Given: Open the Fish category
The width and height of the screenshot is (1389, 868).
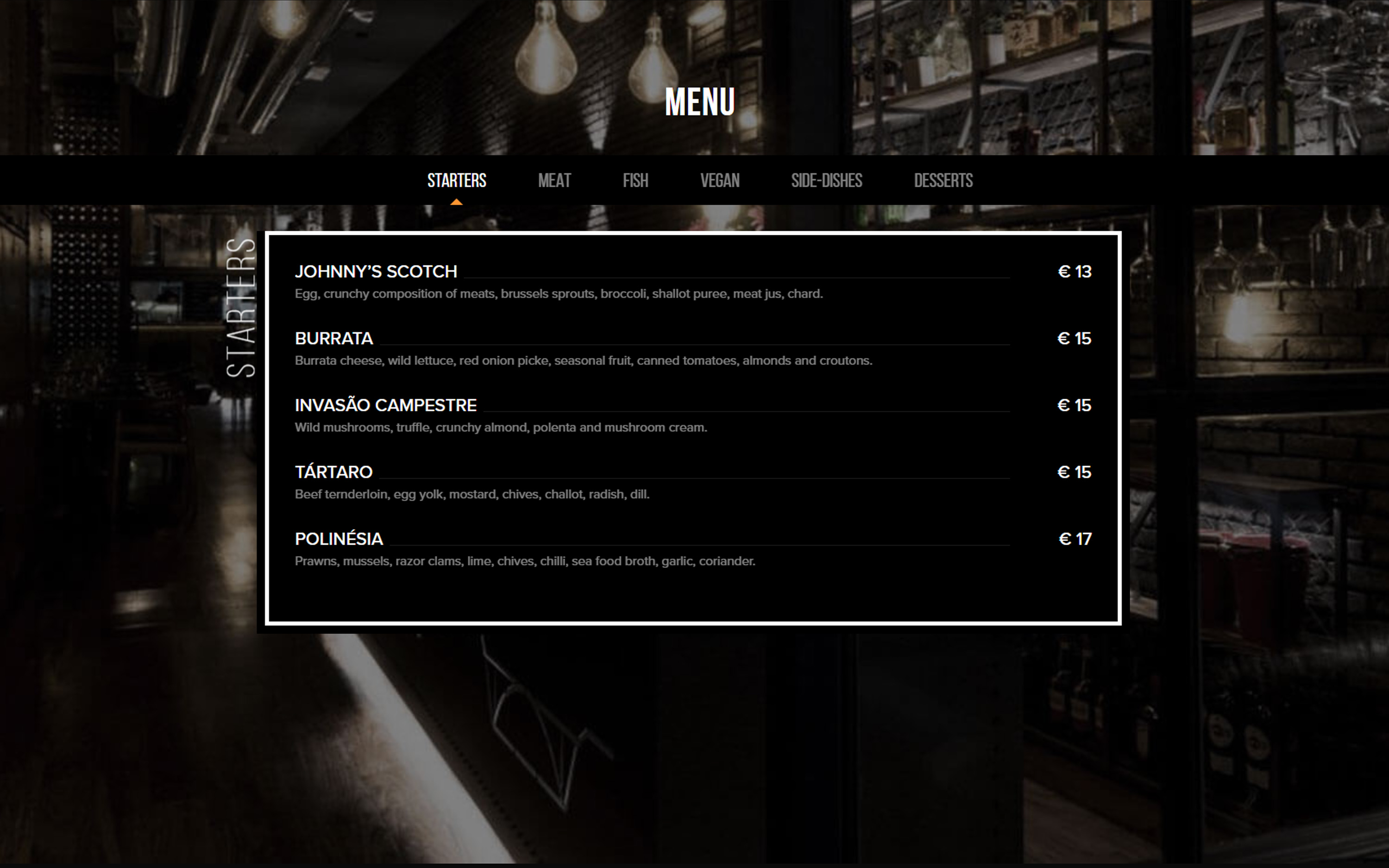Looking at the screenshot, I should pyautogui.click(x=635, y=181).
